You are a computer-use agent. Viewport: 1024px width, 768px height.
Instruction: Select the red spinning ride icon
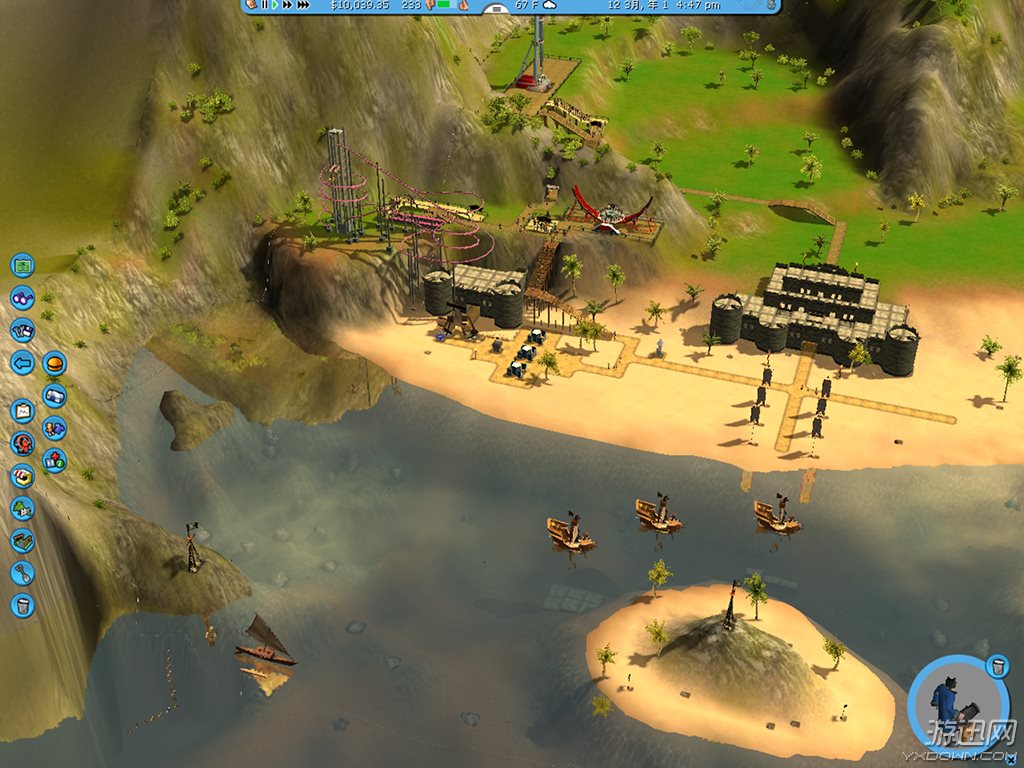tap(22, 443)
